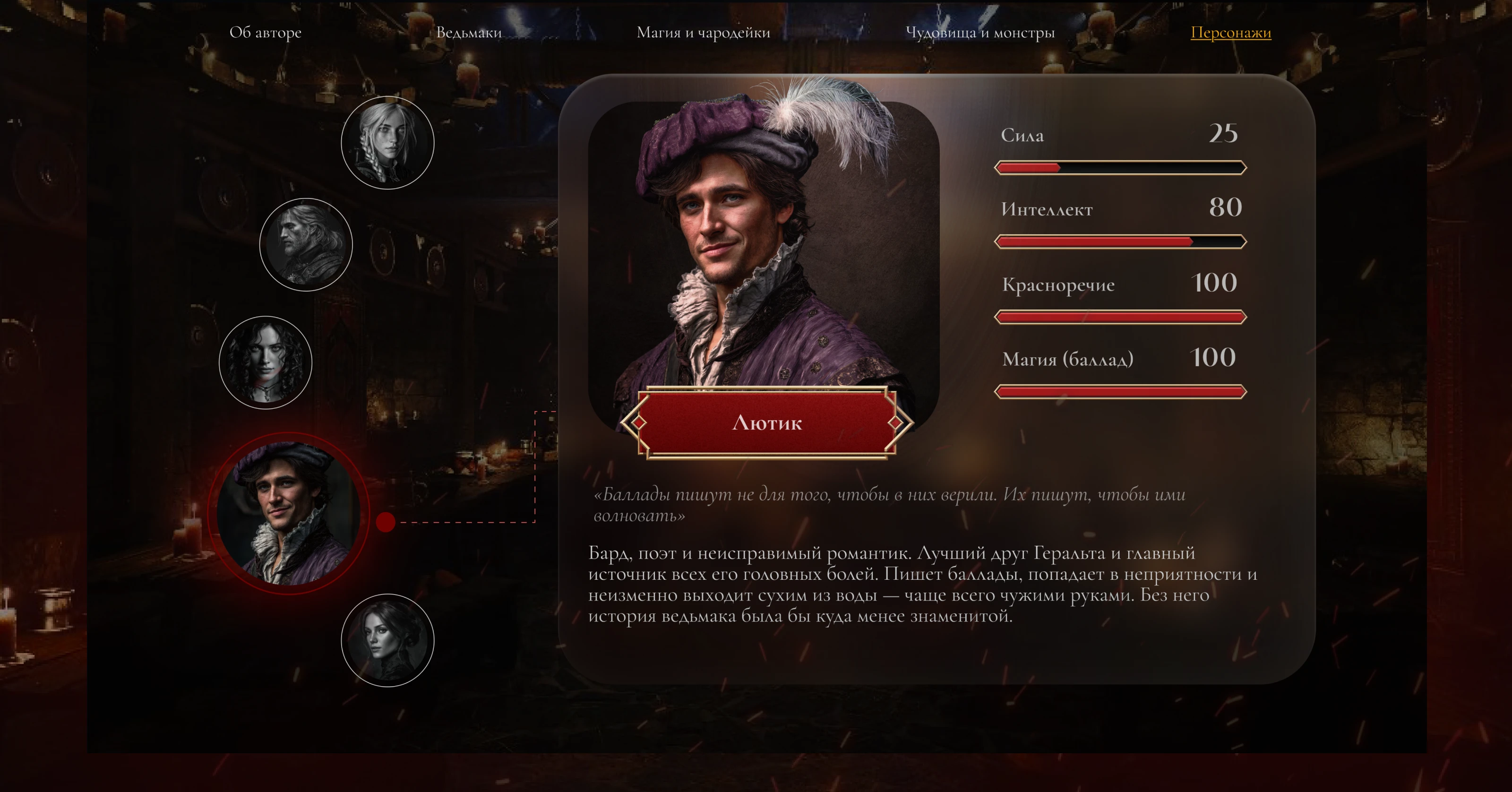Select the bottom female character avatar

[387, 640]
